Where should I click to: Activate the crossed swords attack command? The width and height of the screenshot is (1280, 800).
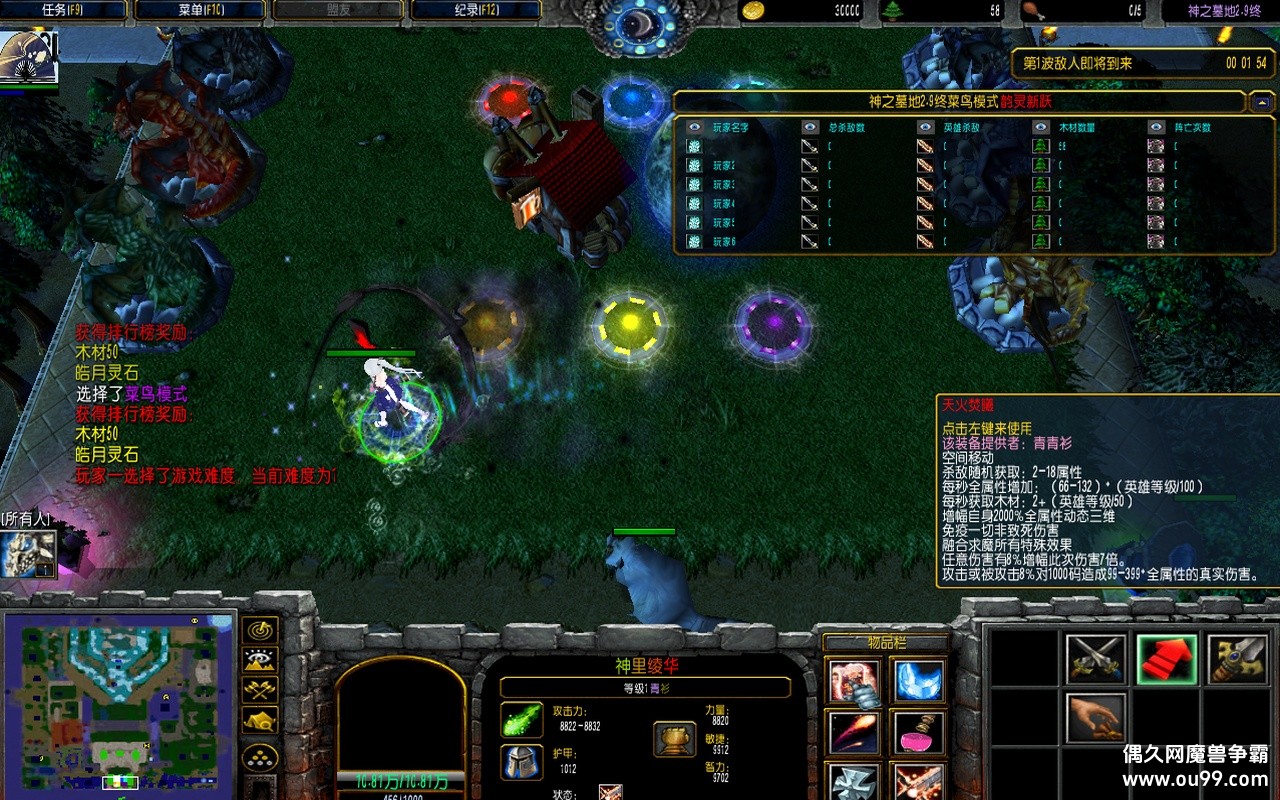click(x=1095, y=659)
